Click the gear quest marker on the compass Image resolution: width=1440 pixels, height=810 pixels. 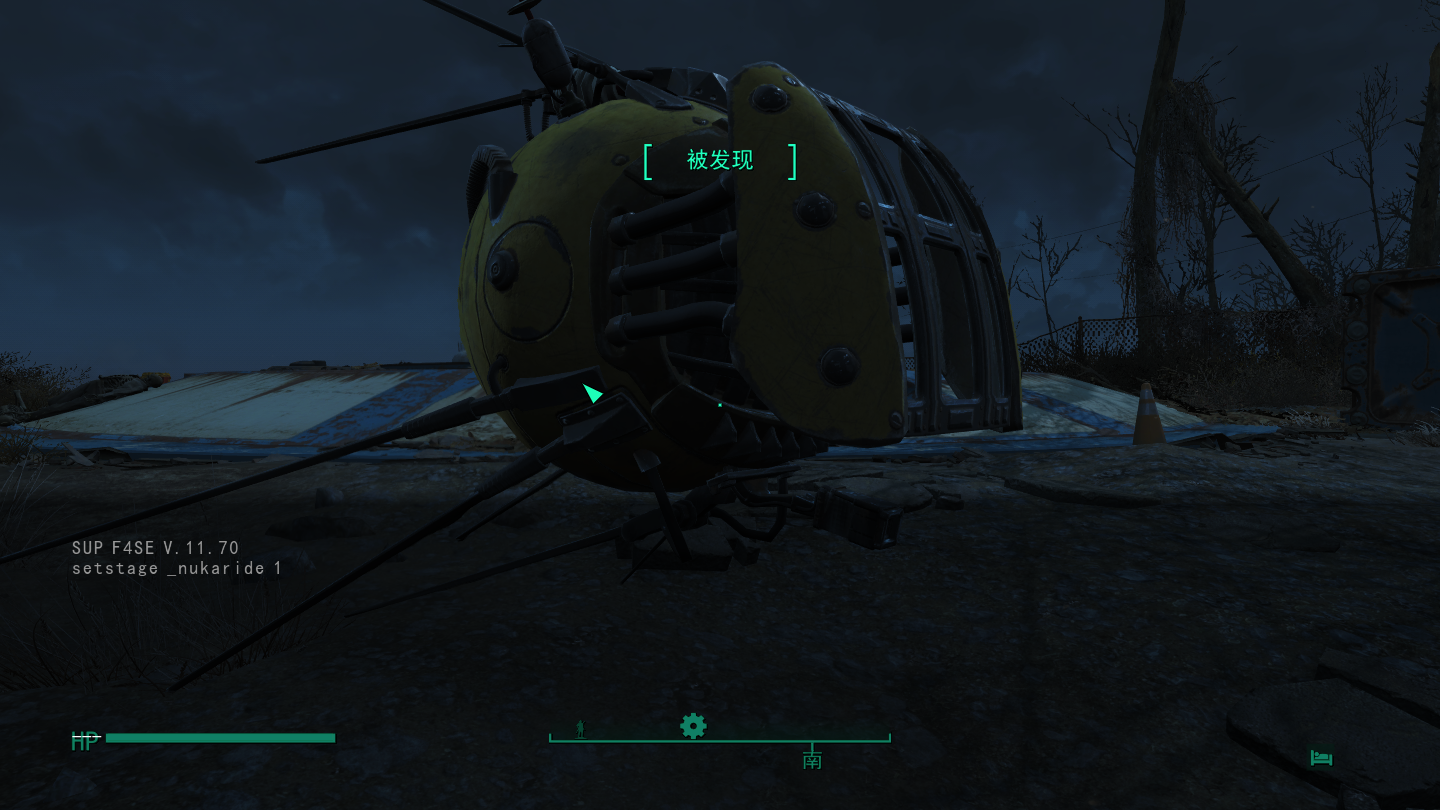click(x=693, y=726)
